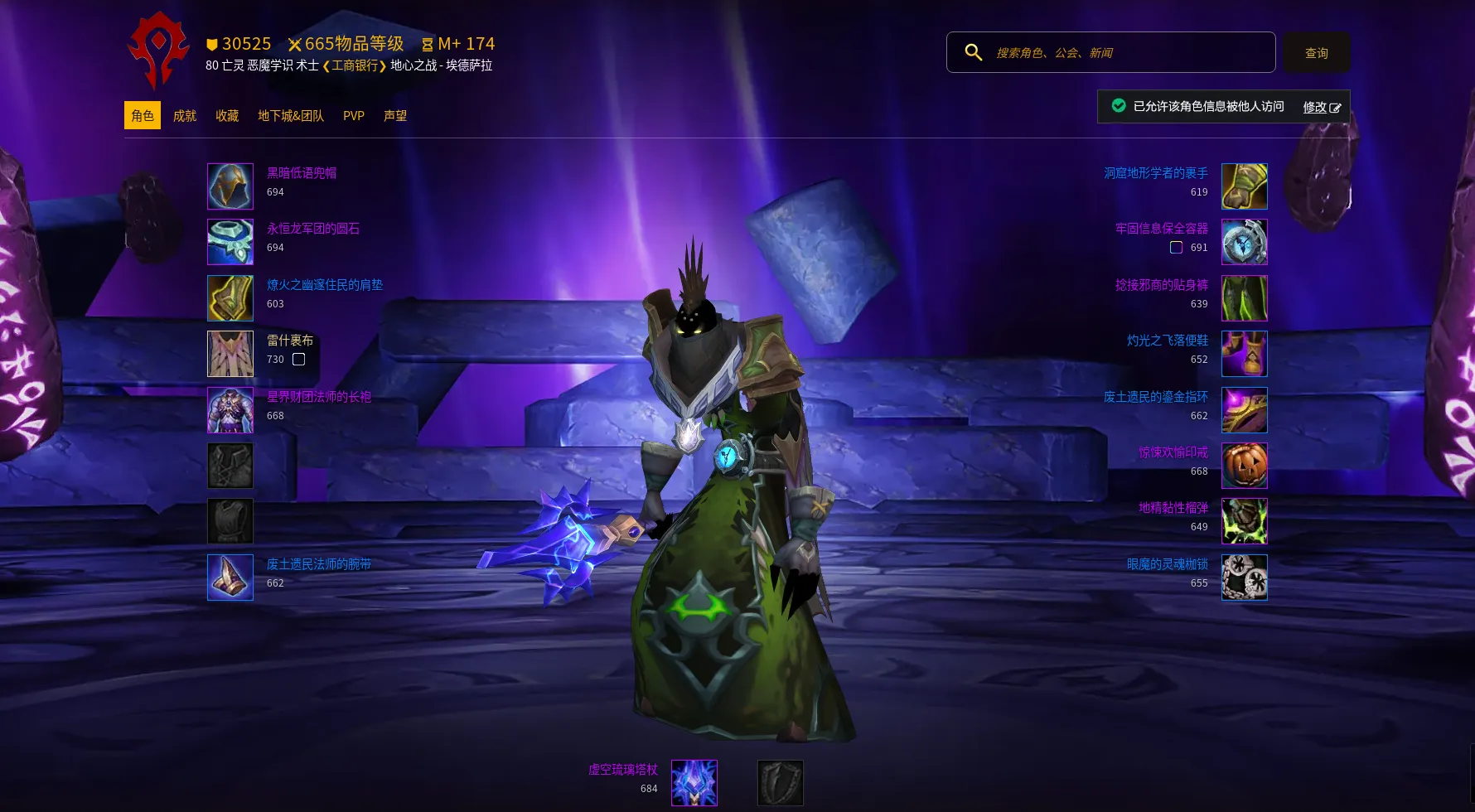Inspect the 惊悚欢愉印戒 pumpkin ring slot
This screenshot has width=1475, height=812.
coord(1244,466)
